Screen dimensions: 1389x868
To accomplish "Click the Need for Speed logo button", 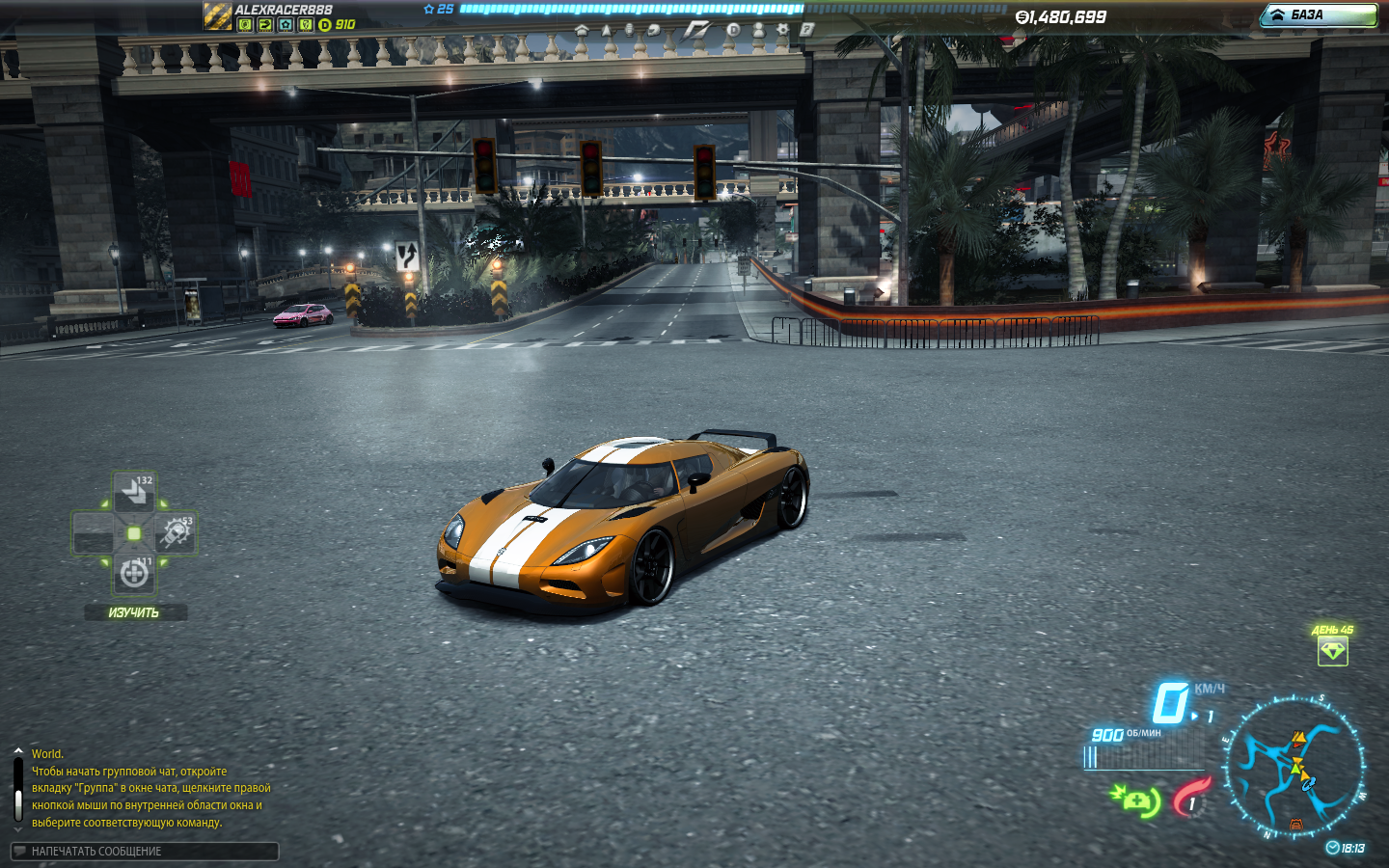I will coord(695,30).
